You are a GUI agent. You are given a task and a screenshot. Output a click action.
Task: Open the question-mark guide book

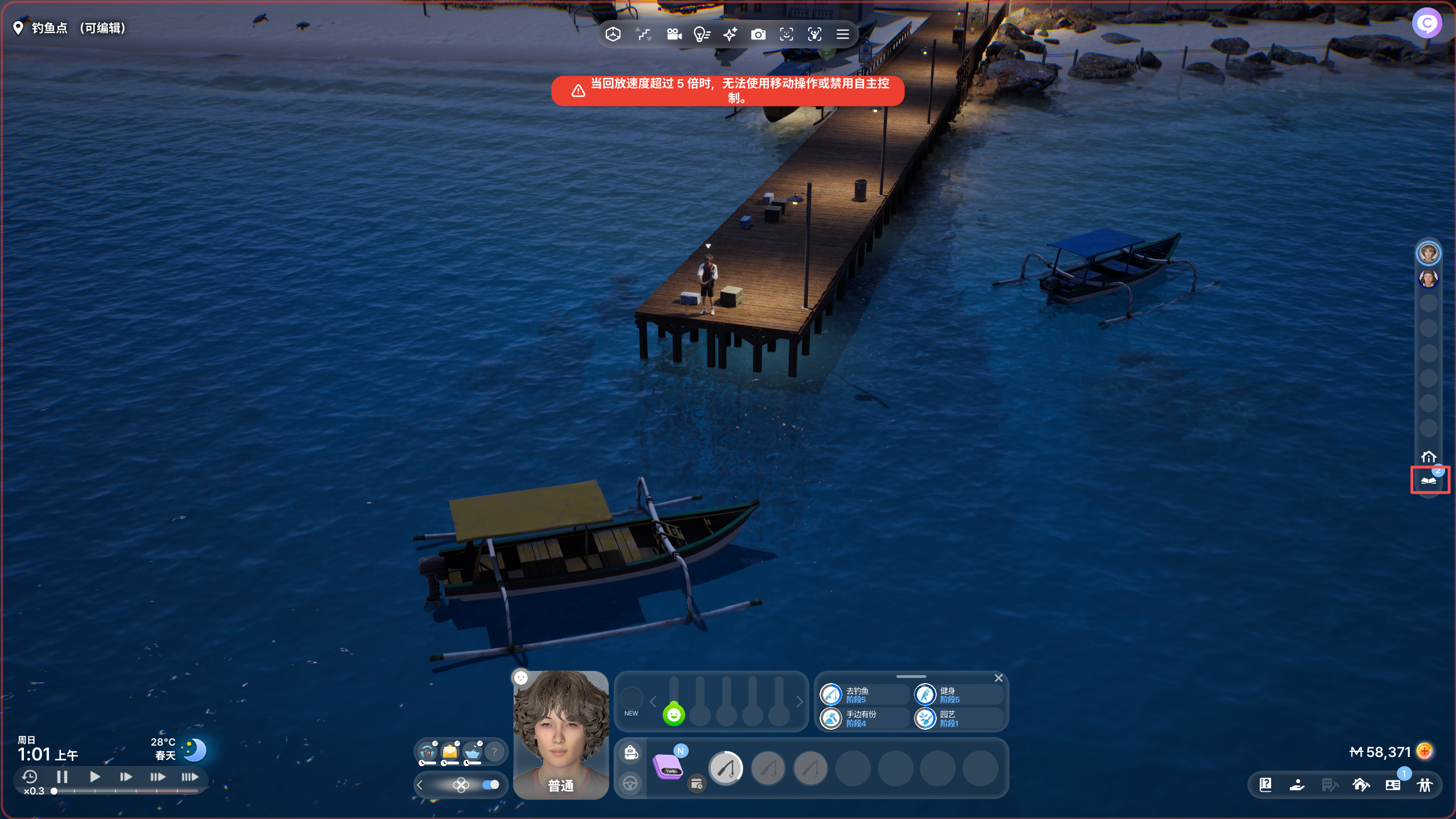[1265, 785]
